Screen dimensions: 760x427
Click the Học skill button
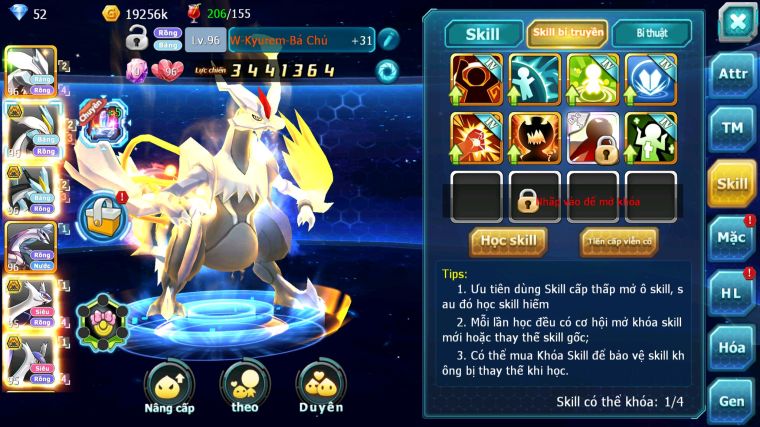508,241
